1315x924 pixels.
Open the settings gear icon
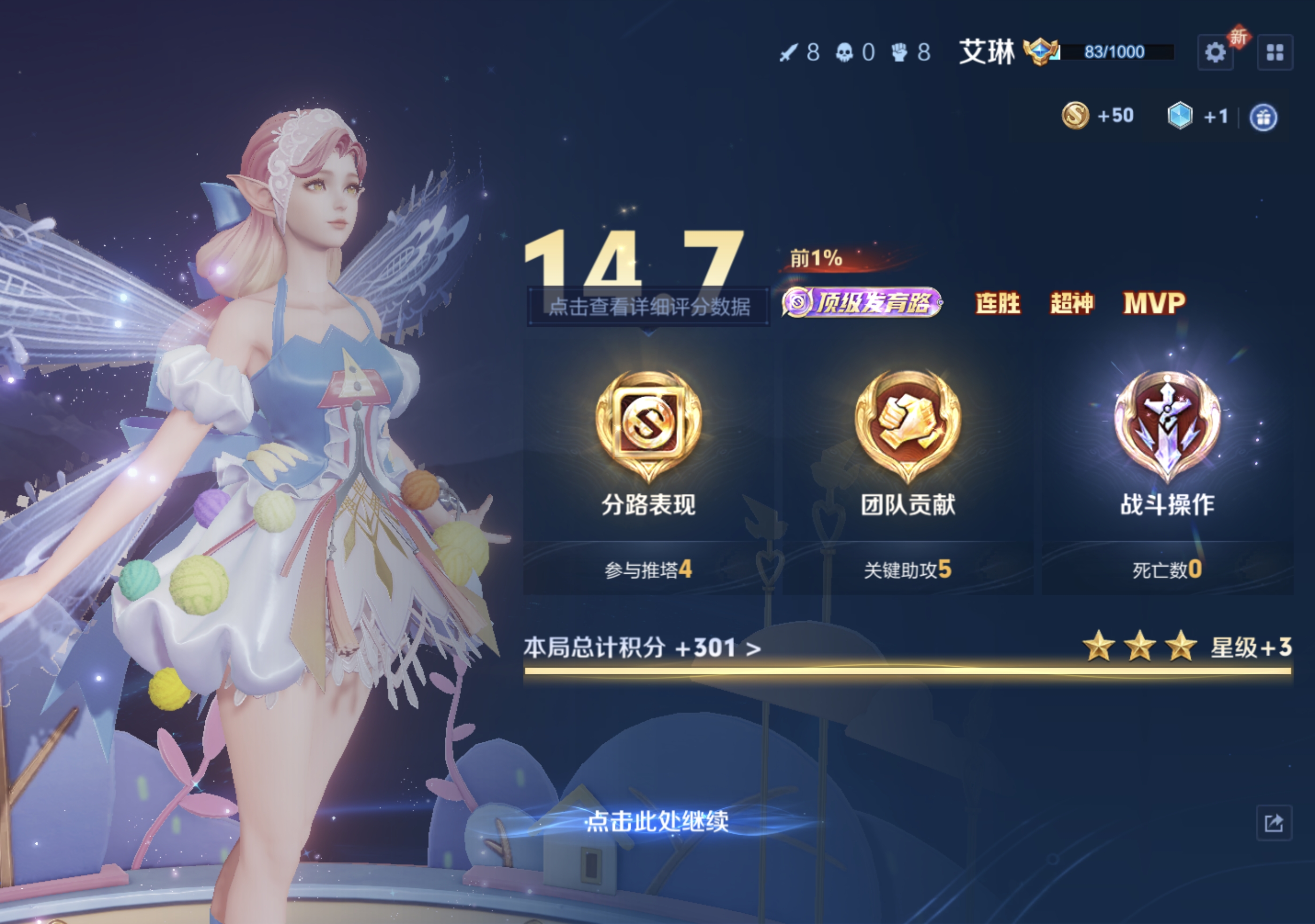[1215, 53]
